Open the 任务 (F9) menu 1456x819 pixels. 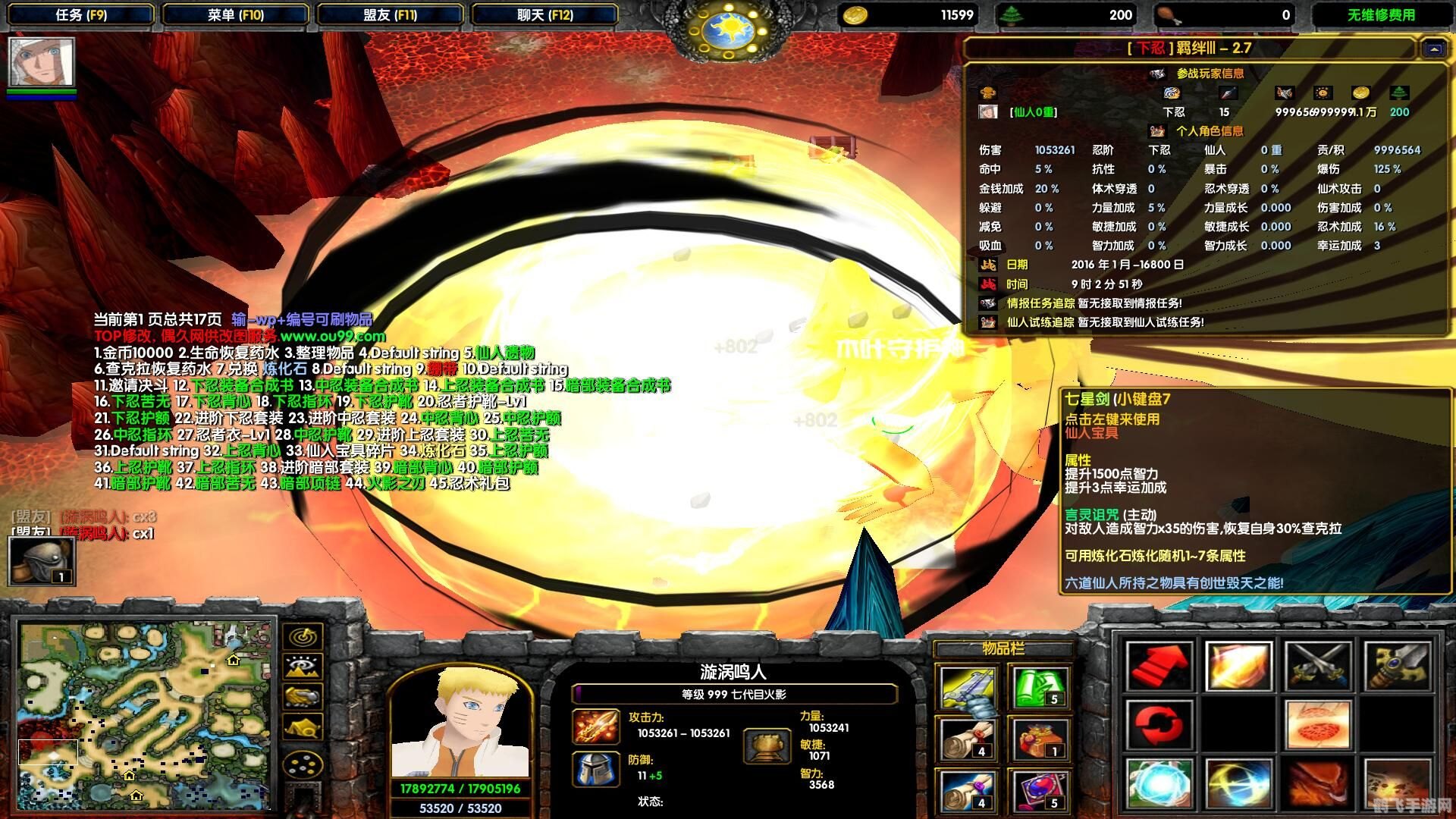pos(80,14)
